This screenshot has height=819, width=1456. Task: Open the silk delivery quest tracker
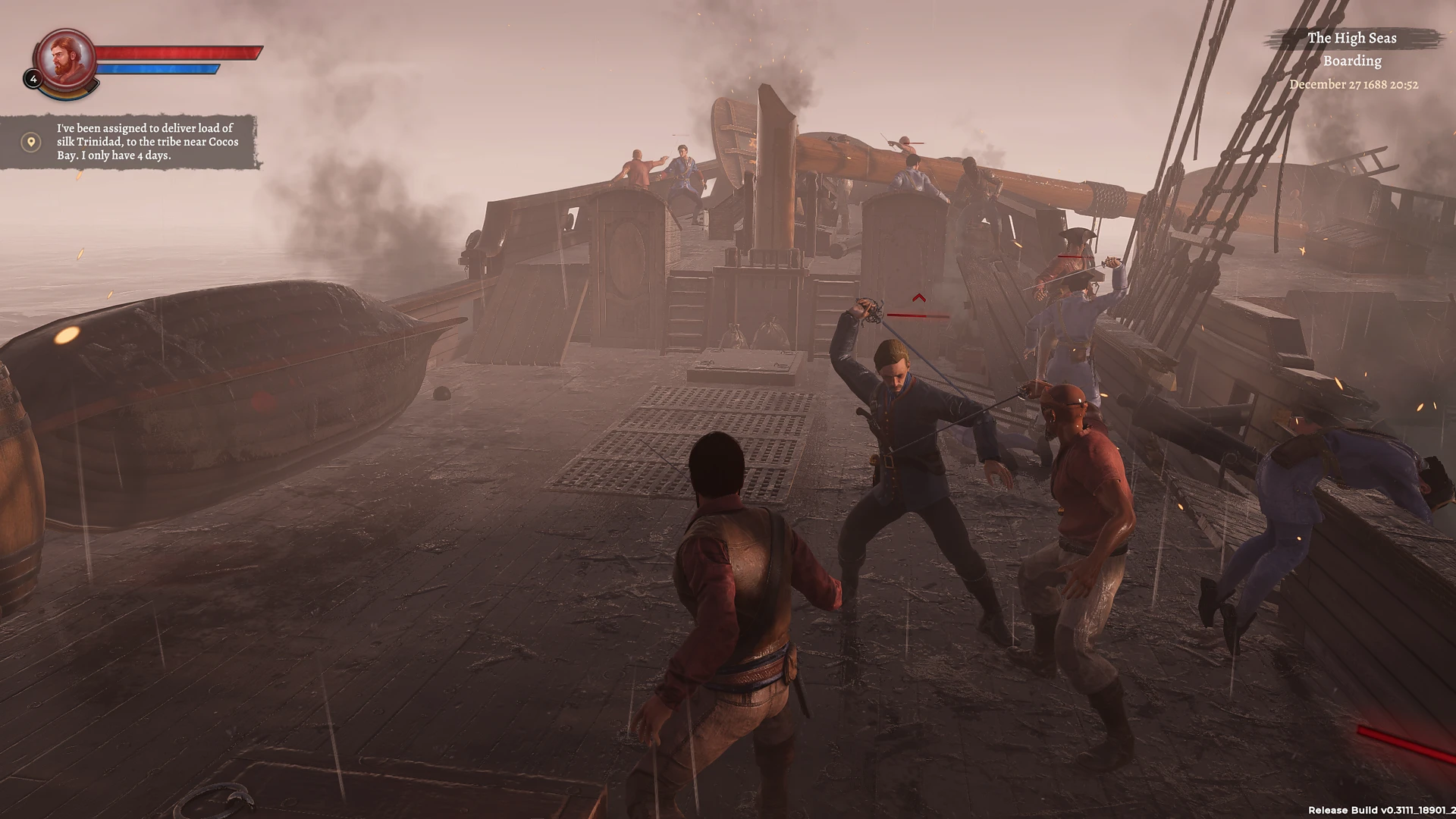click(147, 142)
